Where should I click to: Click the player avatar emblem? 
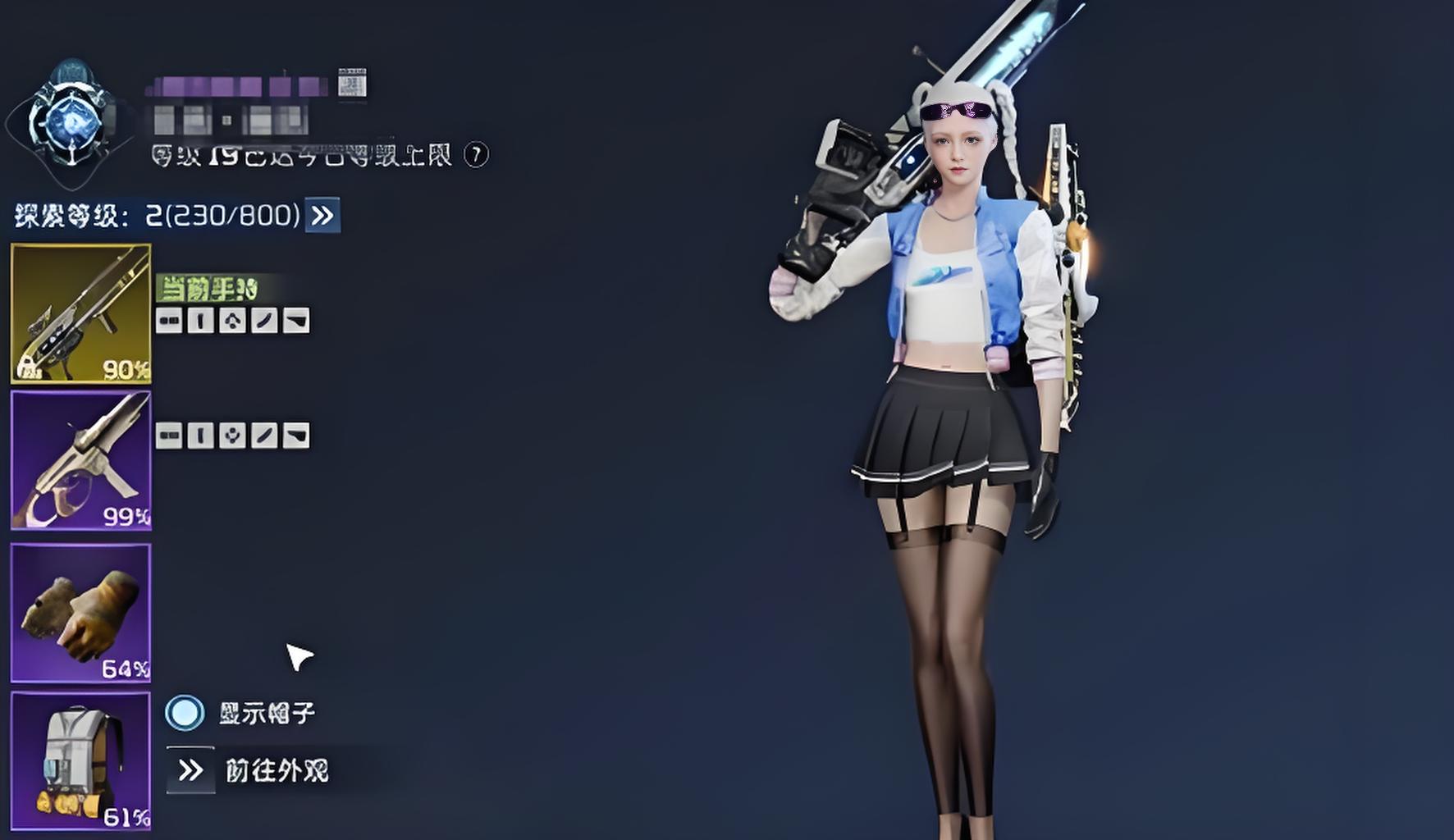71,123
